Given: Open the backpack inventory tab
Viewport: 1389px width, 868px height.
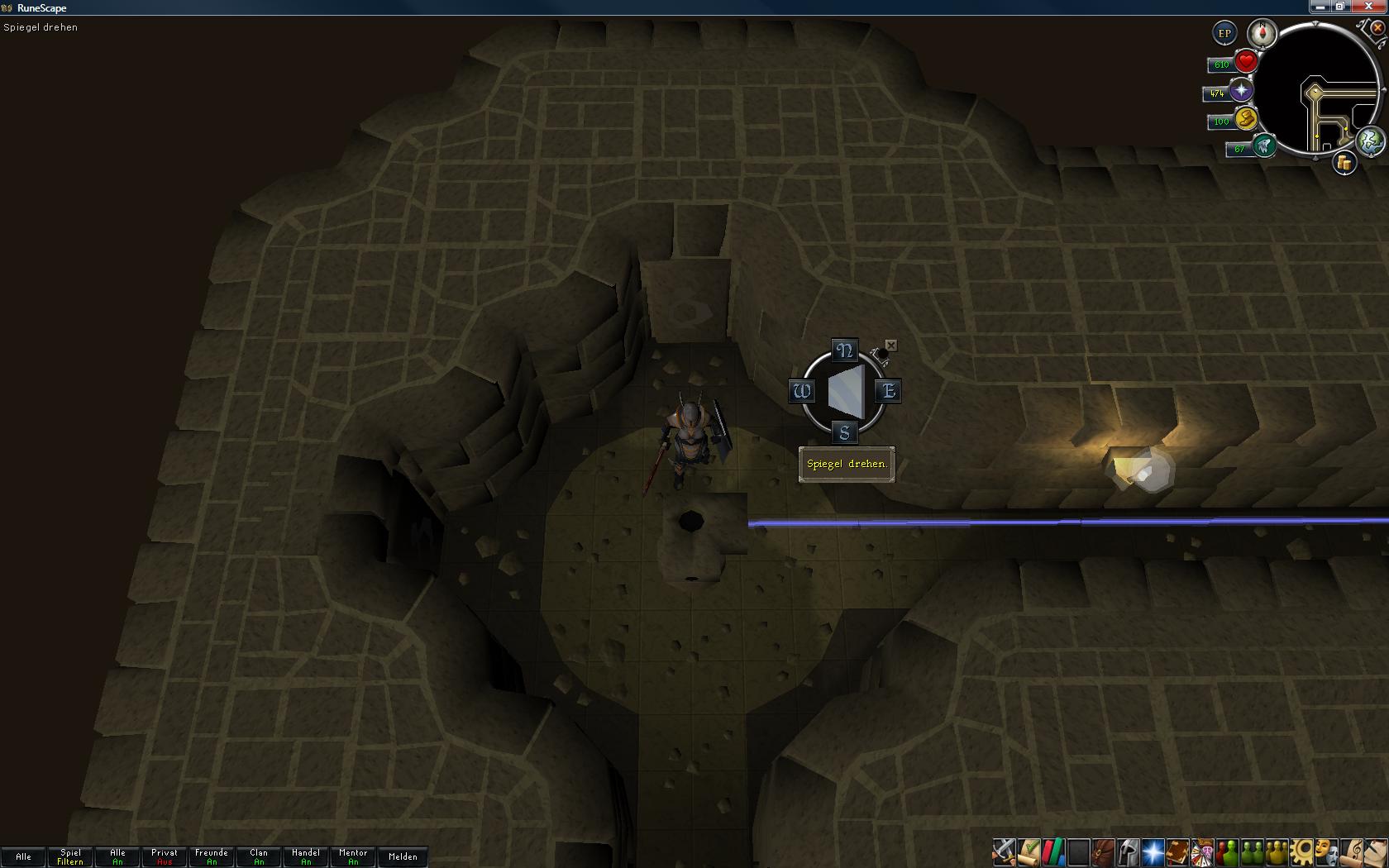Looking at the screenshot, I should (1103, 851).
